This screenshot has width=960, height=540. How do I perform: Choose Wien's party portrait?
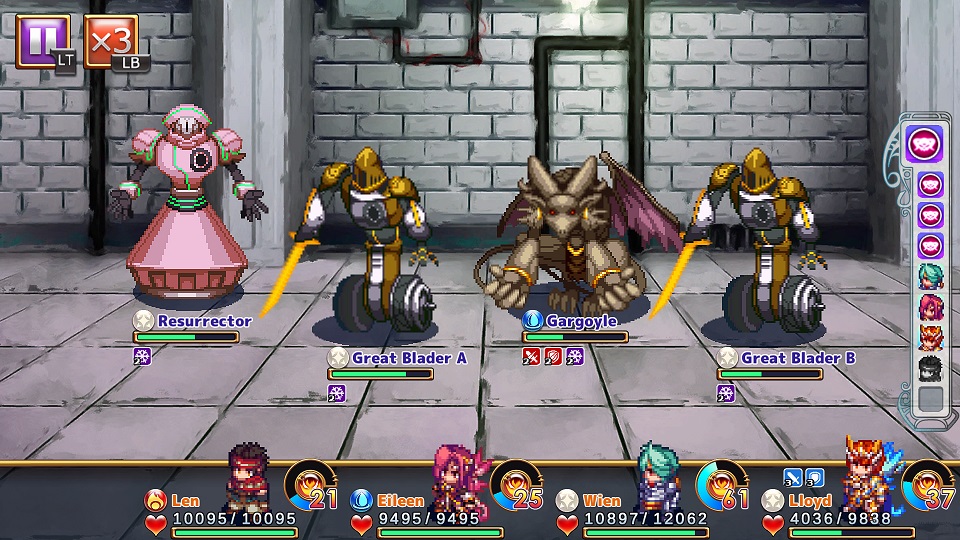coord(658,475)
